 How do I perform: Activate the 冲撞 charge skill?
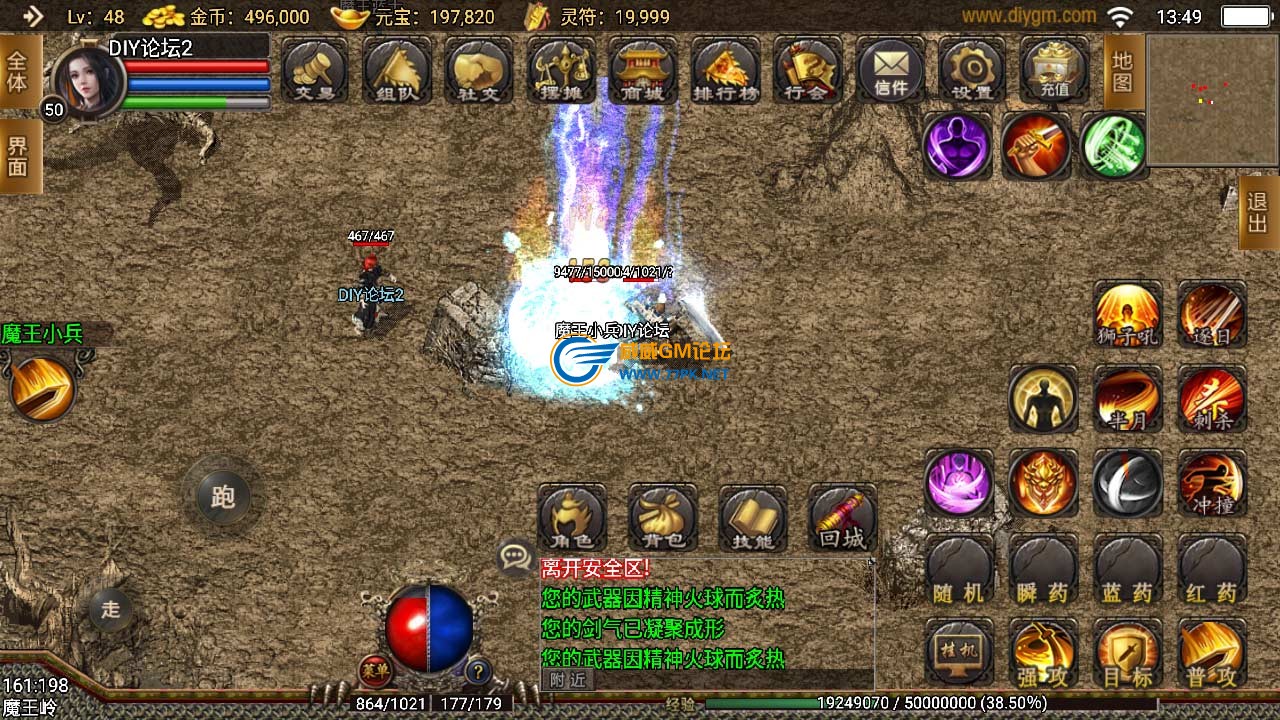click(1212, 483)
